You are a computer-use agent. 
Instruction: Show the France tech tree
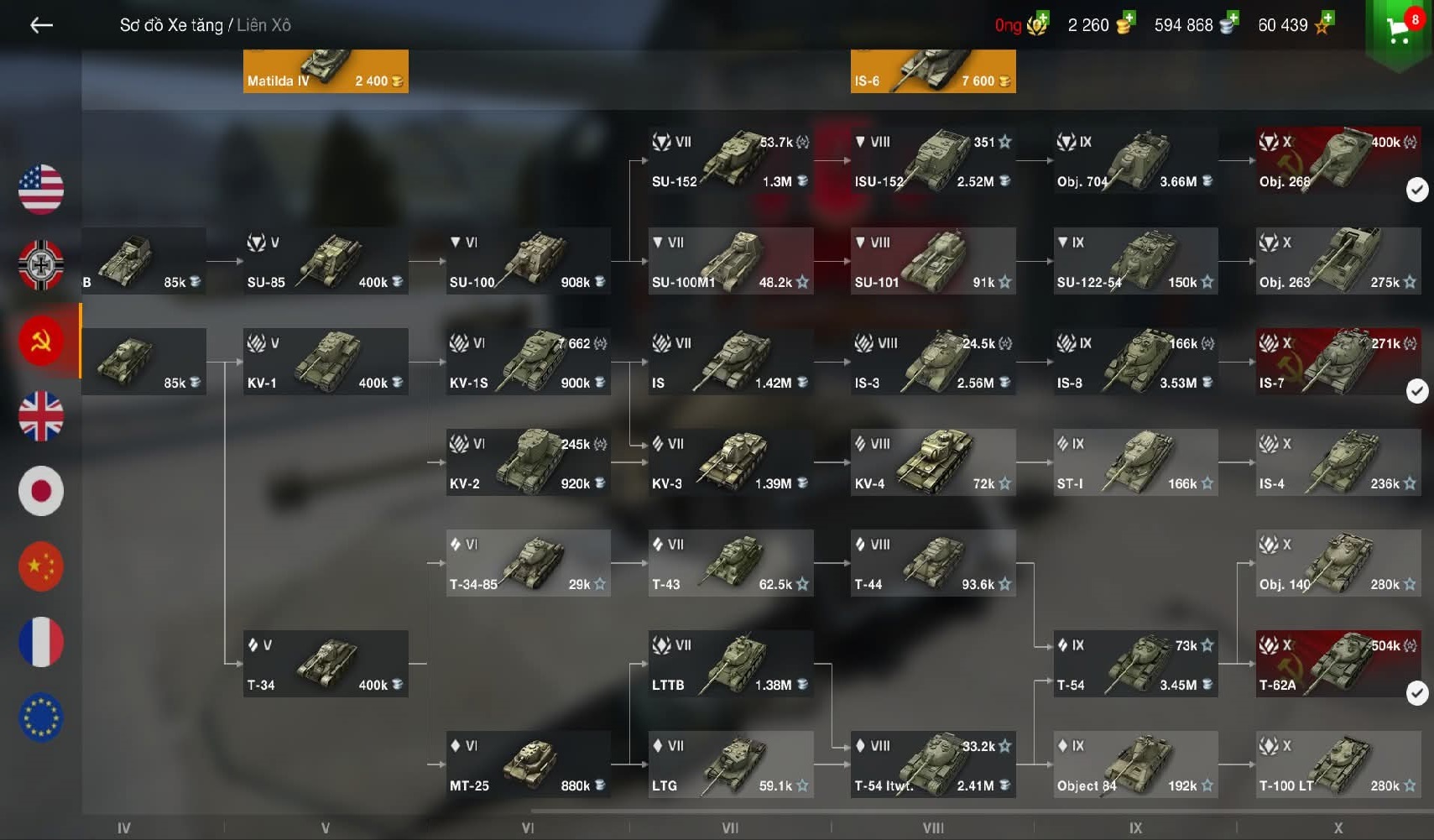click(41, 642)
